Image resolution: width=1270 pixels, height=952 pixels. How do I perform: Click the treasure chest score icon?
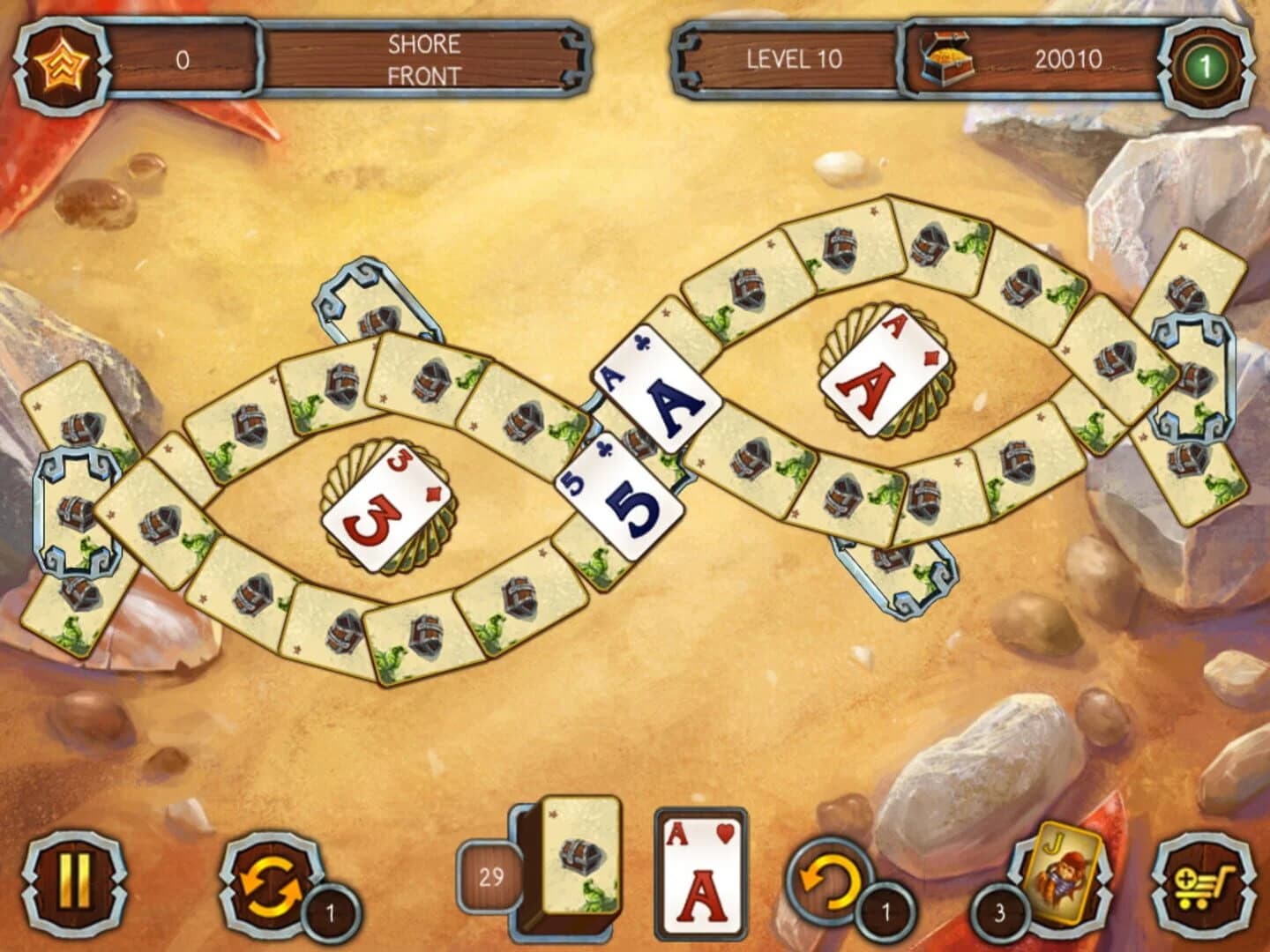coord(948,60)
